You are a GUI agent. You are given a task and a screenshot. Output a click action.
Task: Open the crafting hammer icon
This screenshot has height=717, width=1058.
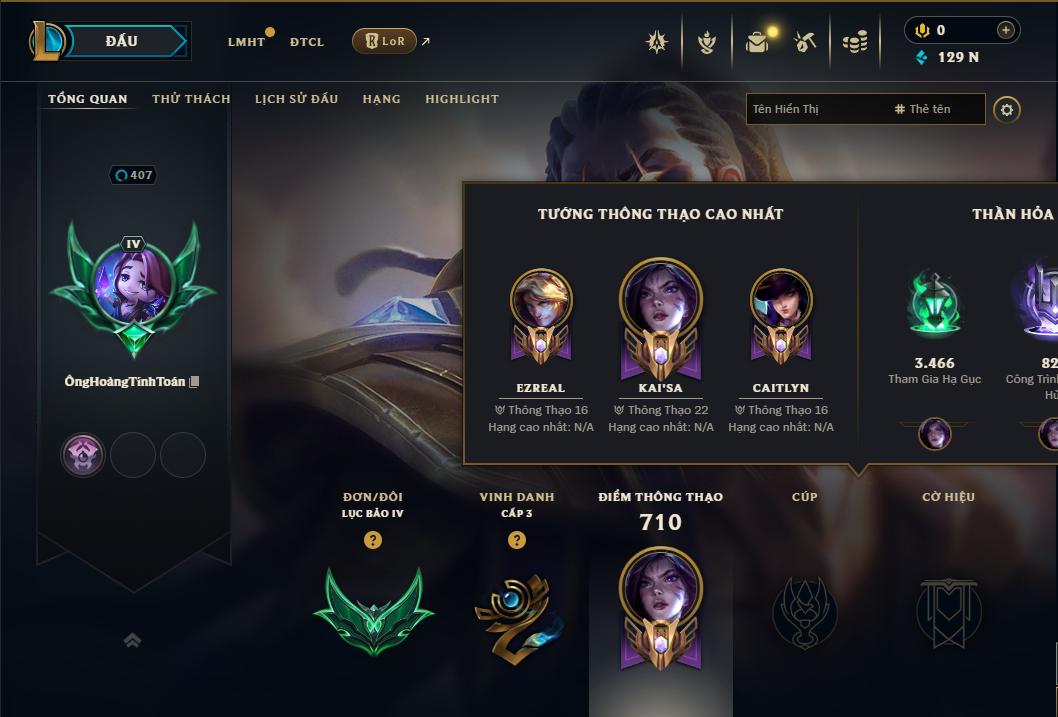pyautogui.click(x=805, y=42)
